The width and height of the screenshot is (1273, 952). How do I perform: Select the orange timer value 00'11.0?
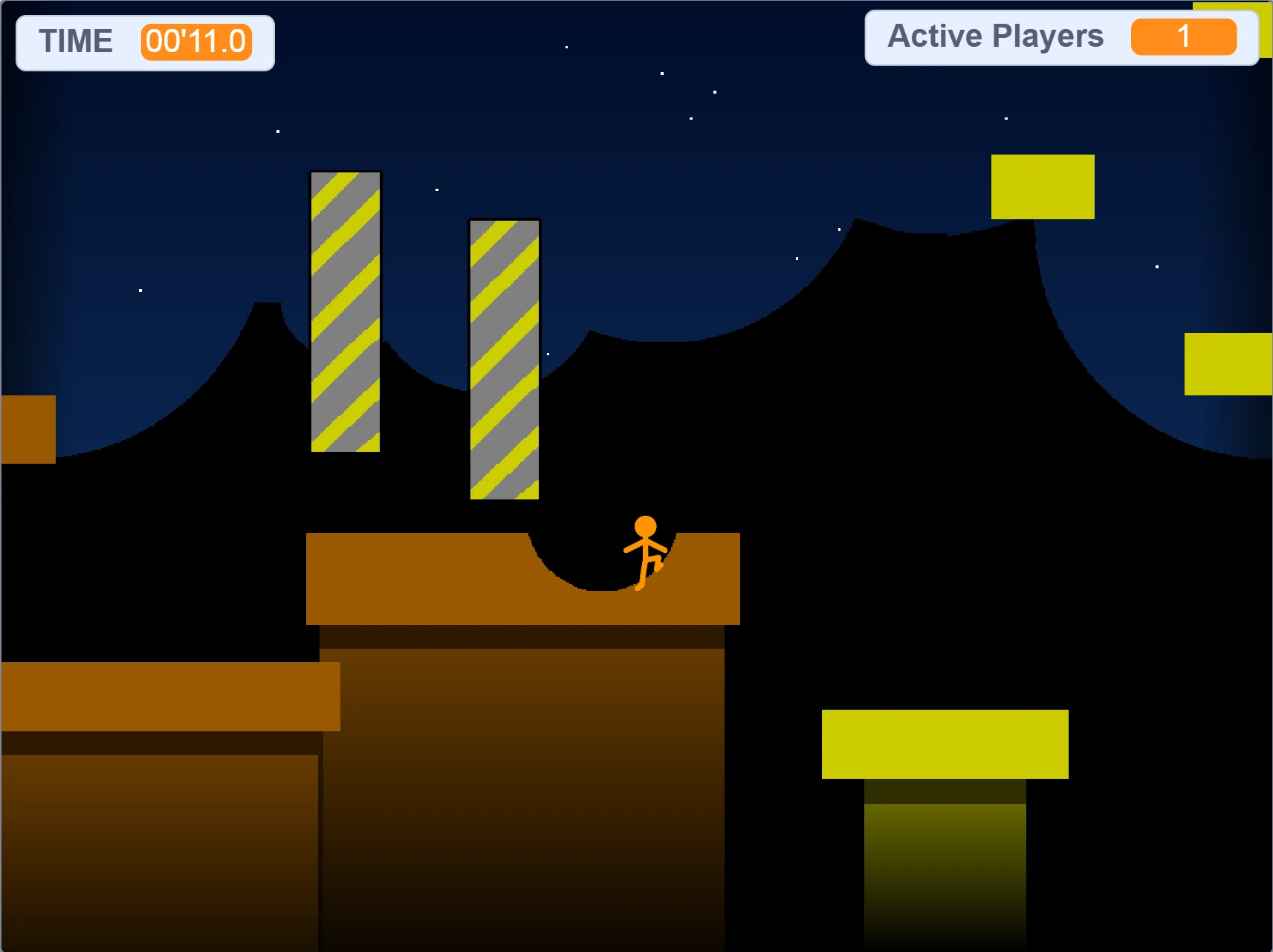tap(196, 42)
